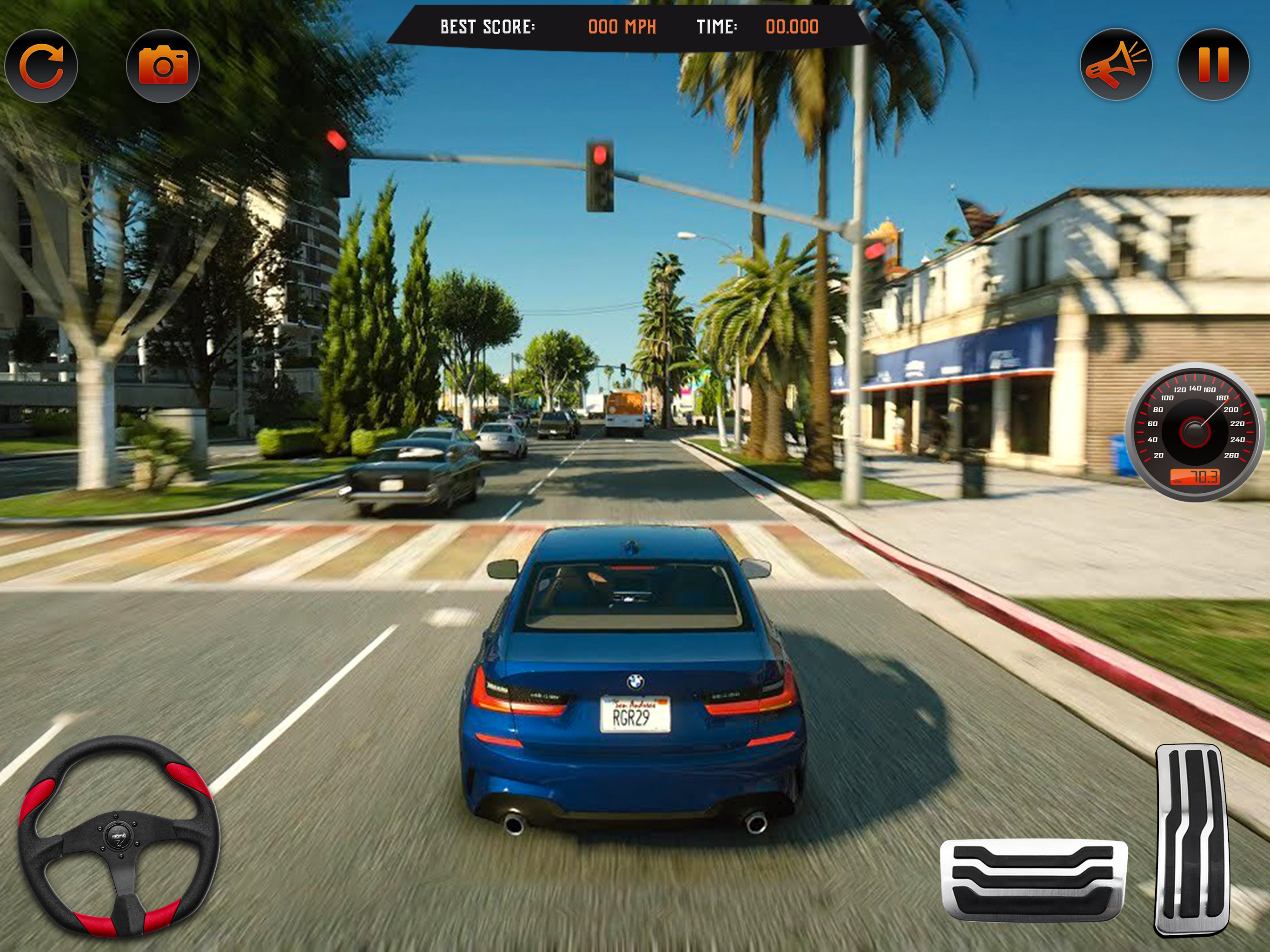
Task: Click the orange restart arrow button
Action: (41, 66)
